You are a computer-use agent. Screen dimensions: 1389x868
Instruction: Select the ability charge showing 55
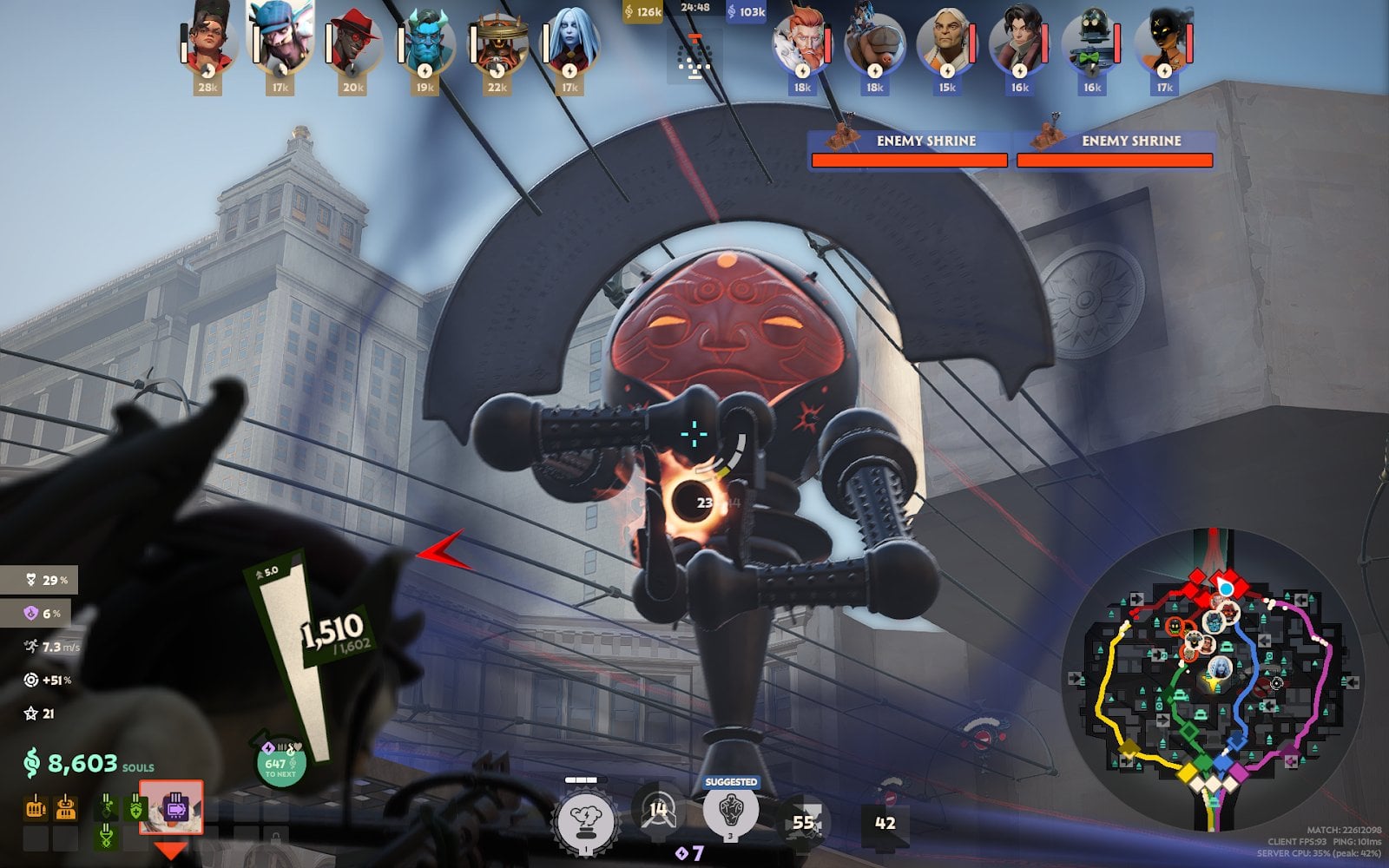tap(806, 819)
